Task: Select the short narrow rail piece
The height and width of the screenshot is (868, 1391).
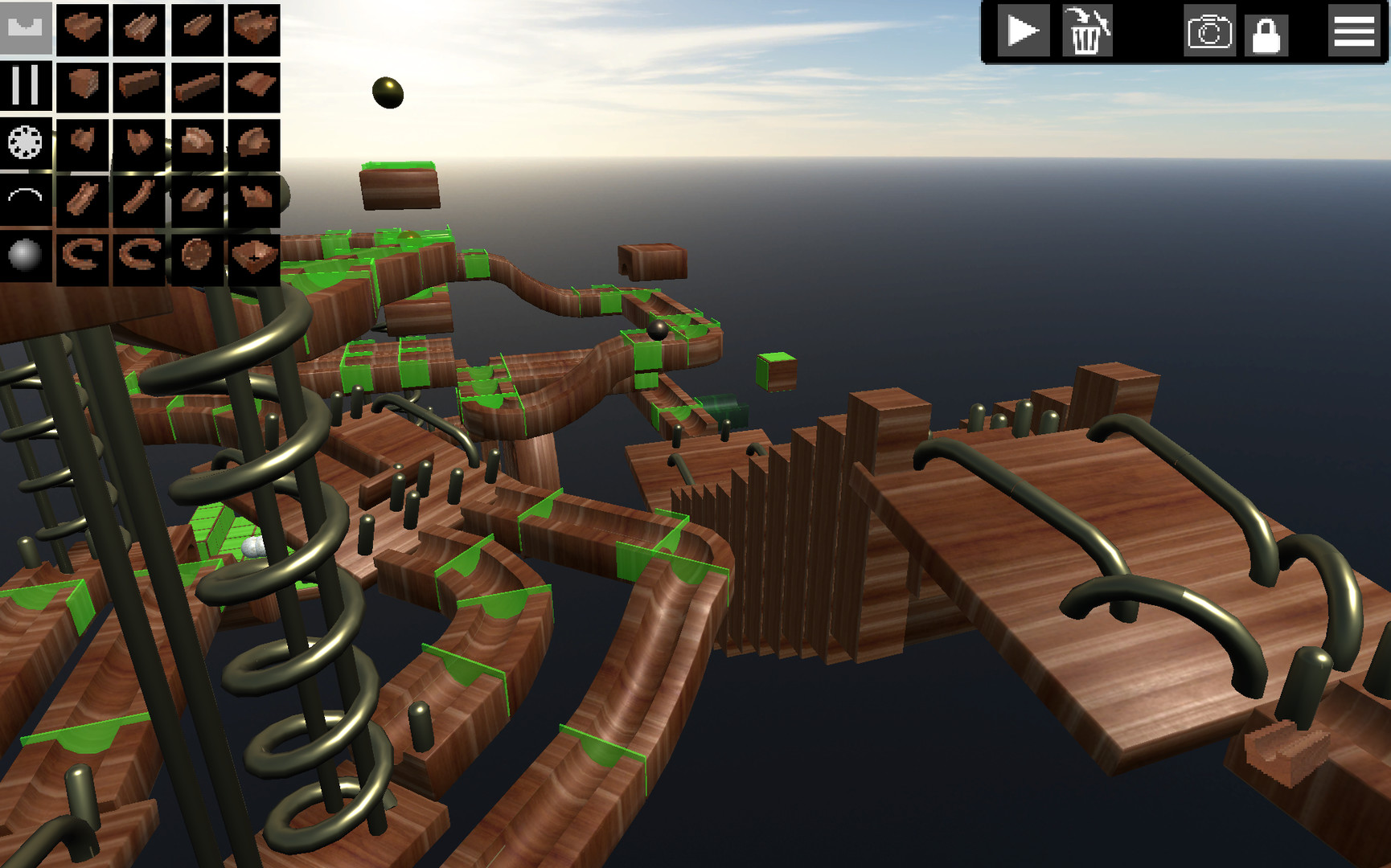Action: tap(197, 27)
